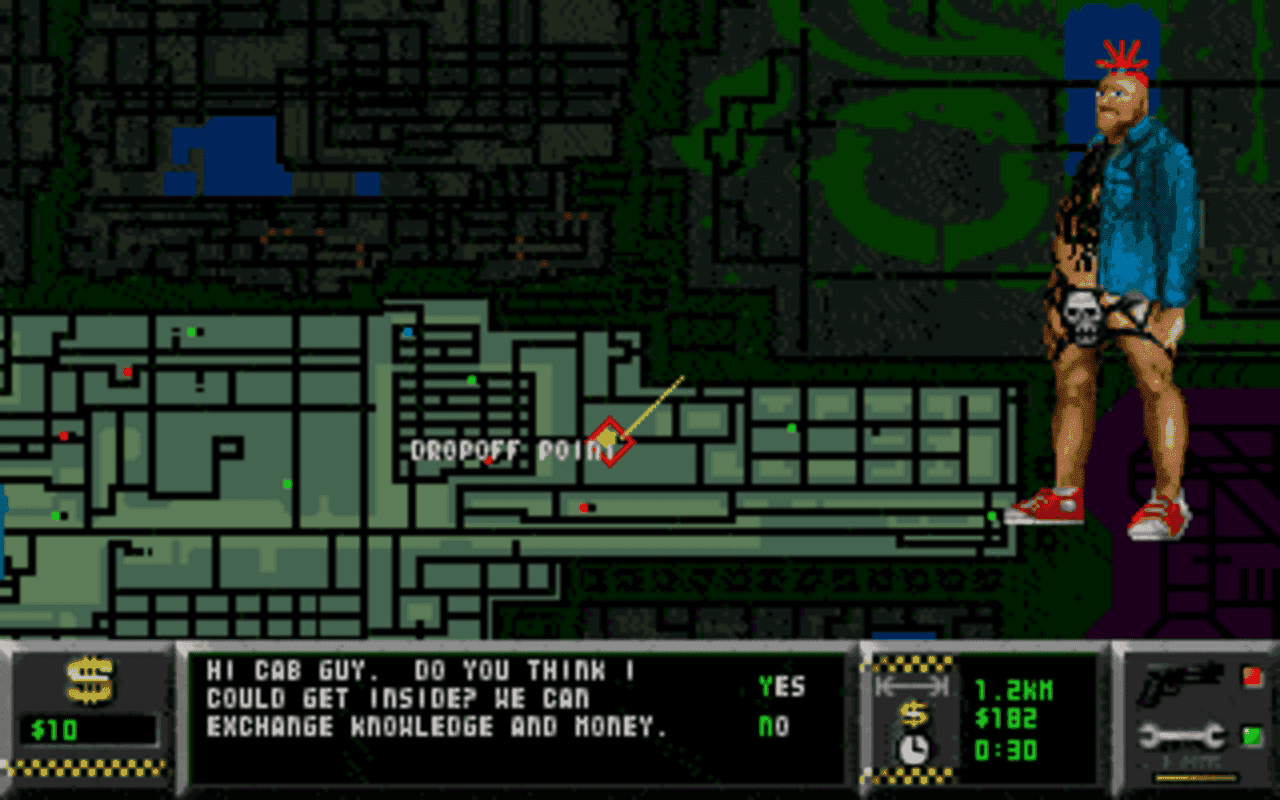Click the DROPOFF POINT marker on the map
1280x800 pixels.
pyautogui.click(x=612, y=440)
